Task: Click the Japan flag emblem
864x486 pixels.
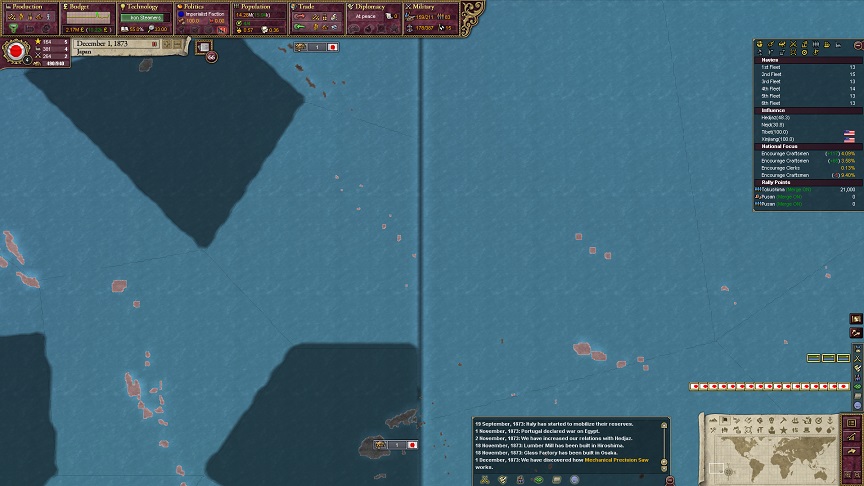Action: click(x=16, y=51)
